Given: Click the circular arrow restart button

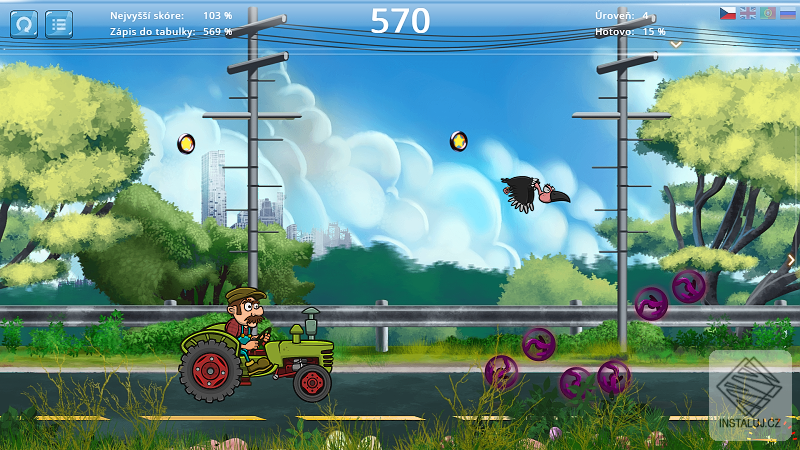Looking at the screenshot, I should pos(24,23).
